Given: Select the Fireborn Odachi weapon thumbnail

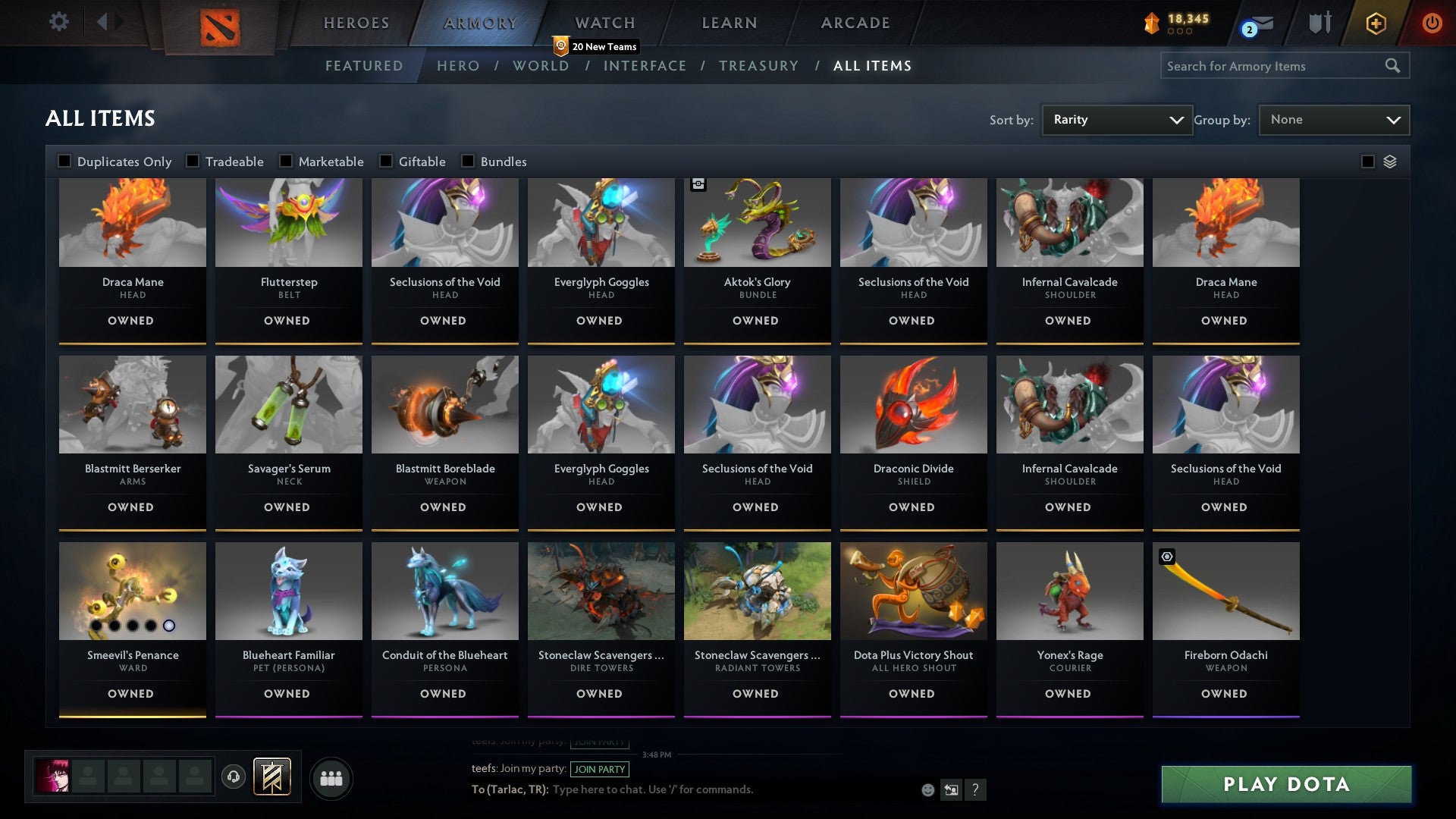Looking at the screenshot, I should [x=1225, y=591].
